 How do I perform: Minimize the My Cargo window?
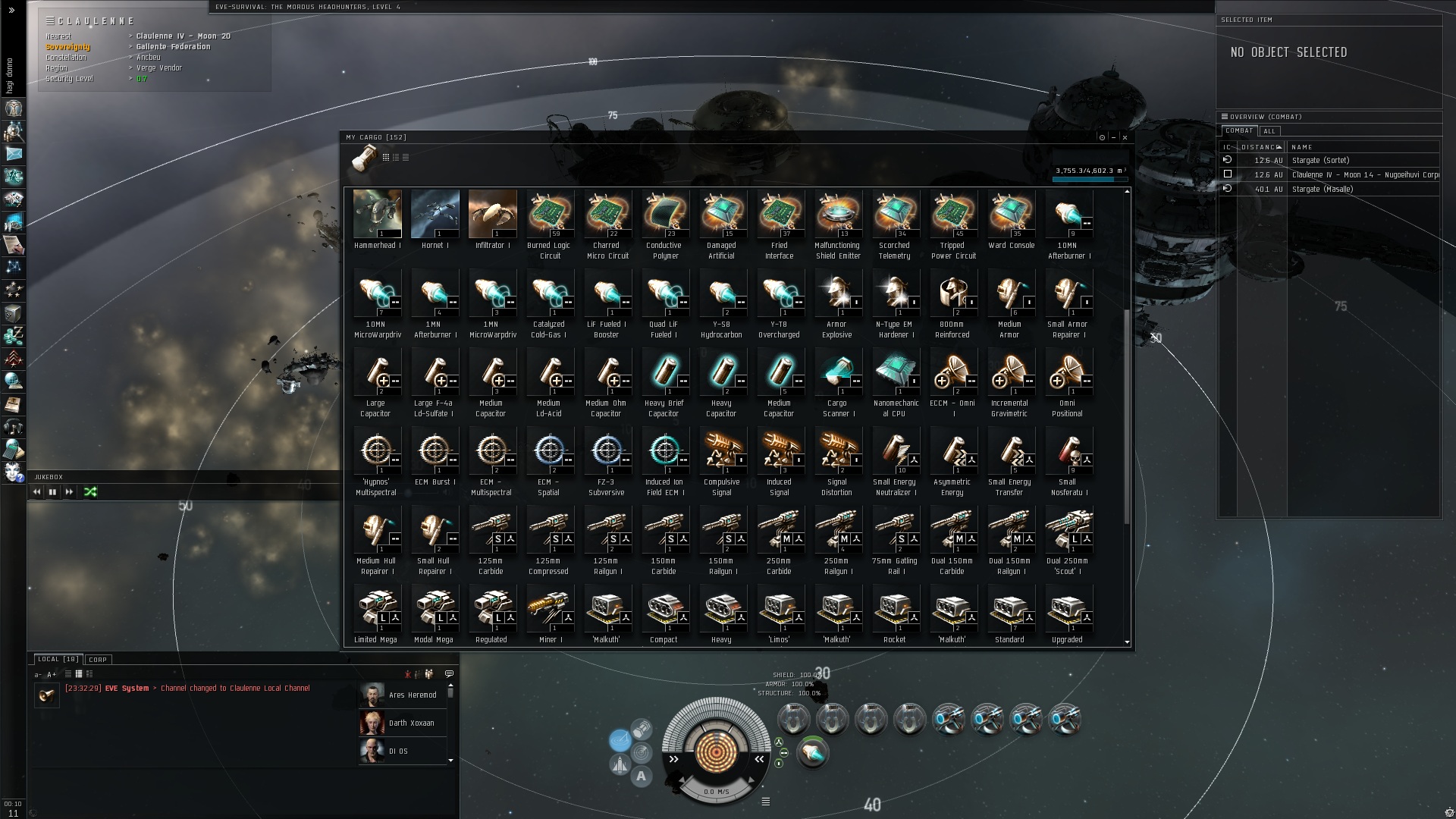click(x=1113, y=137)
